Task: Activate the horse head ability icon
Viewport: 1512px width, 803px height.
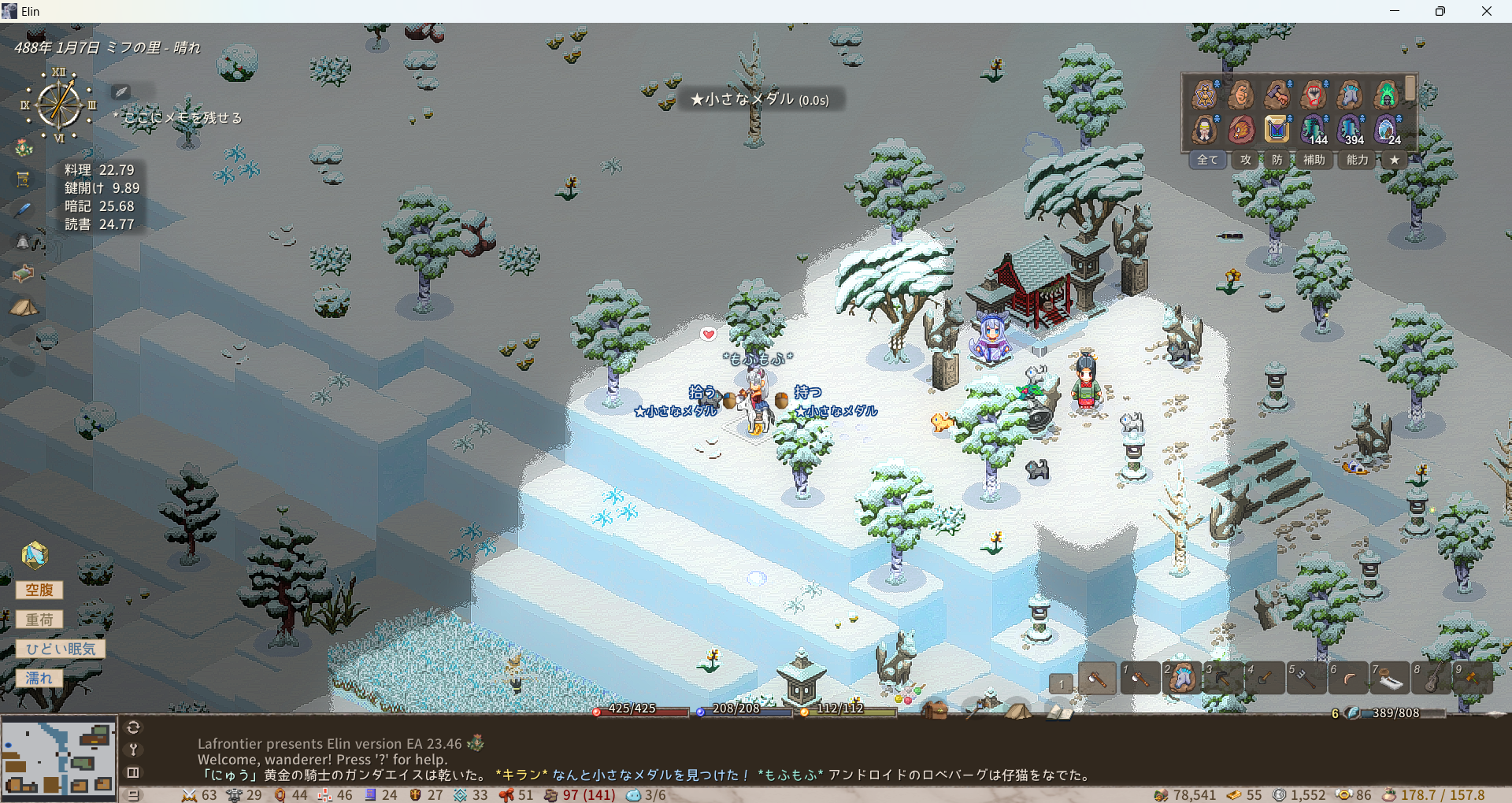Action: (x=1350, y=95)
